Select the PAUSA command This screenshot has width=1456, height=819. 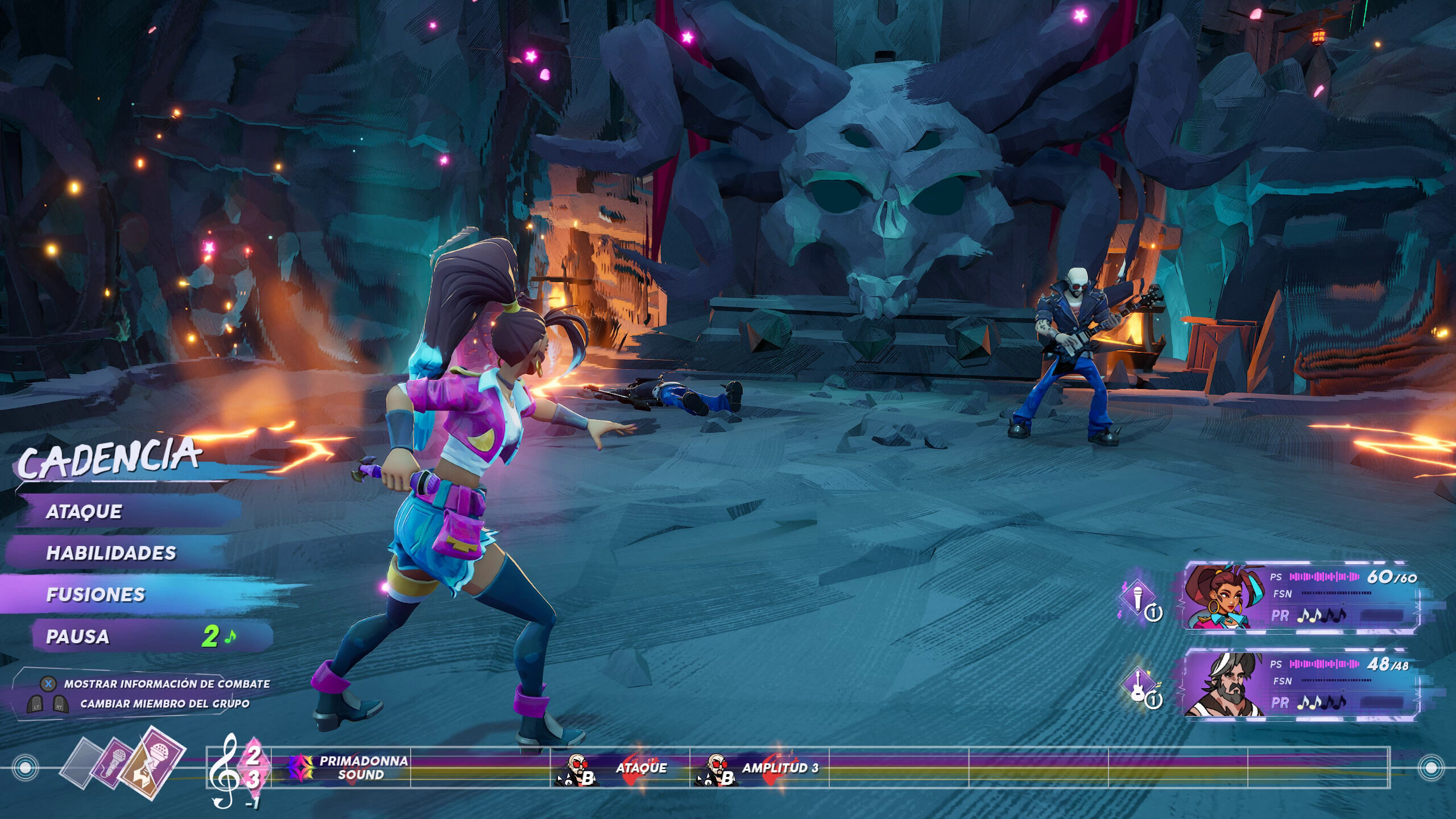click(x=78, y=636)
